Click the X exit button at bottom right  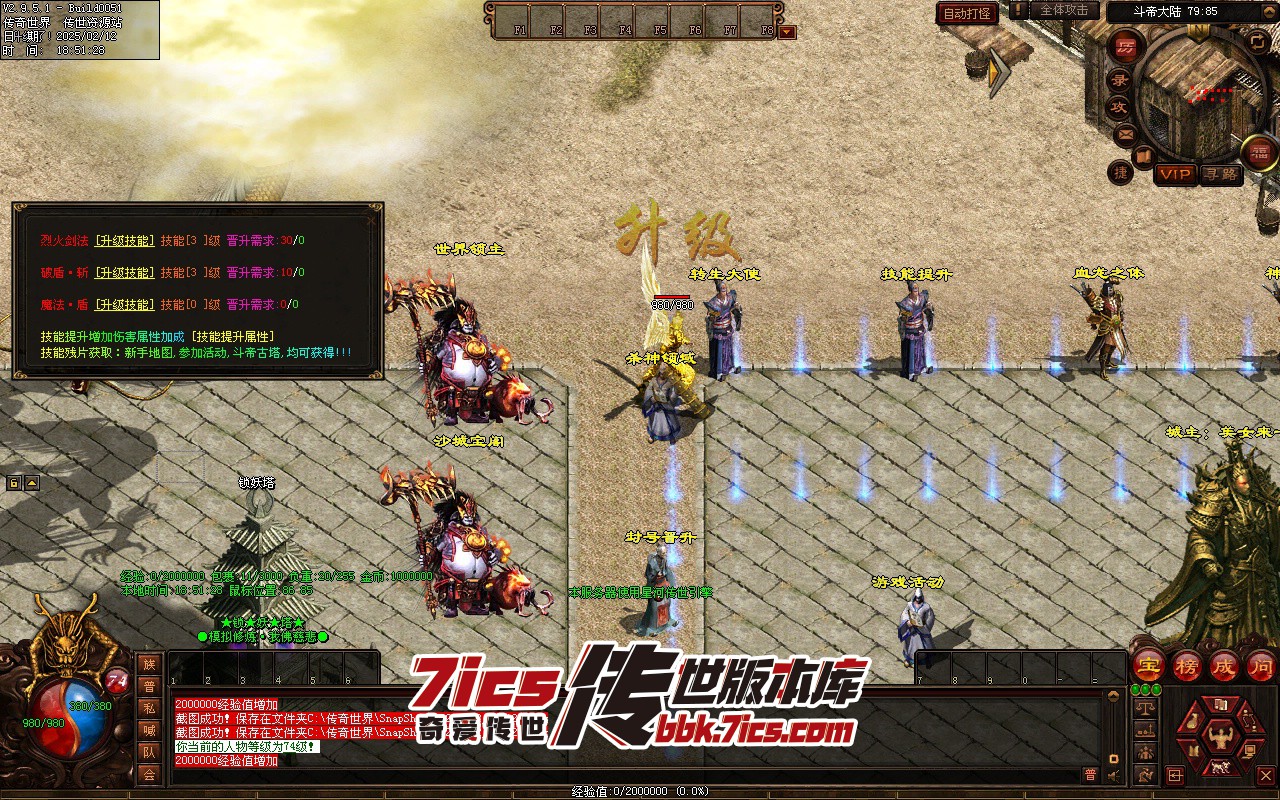[1265, 775]
